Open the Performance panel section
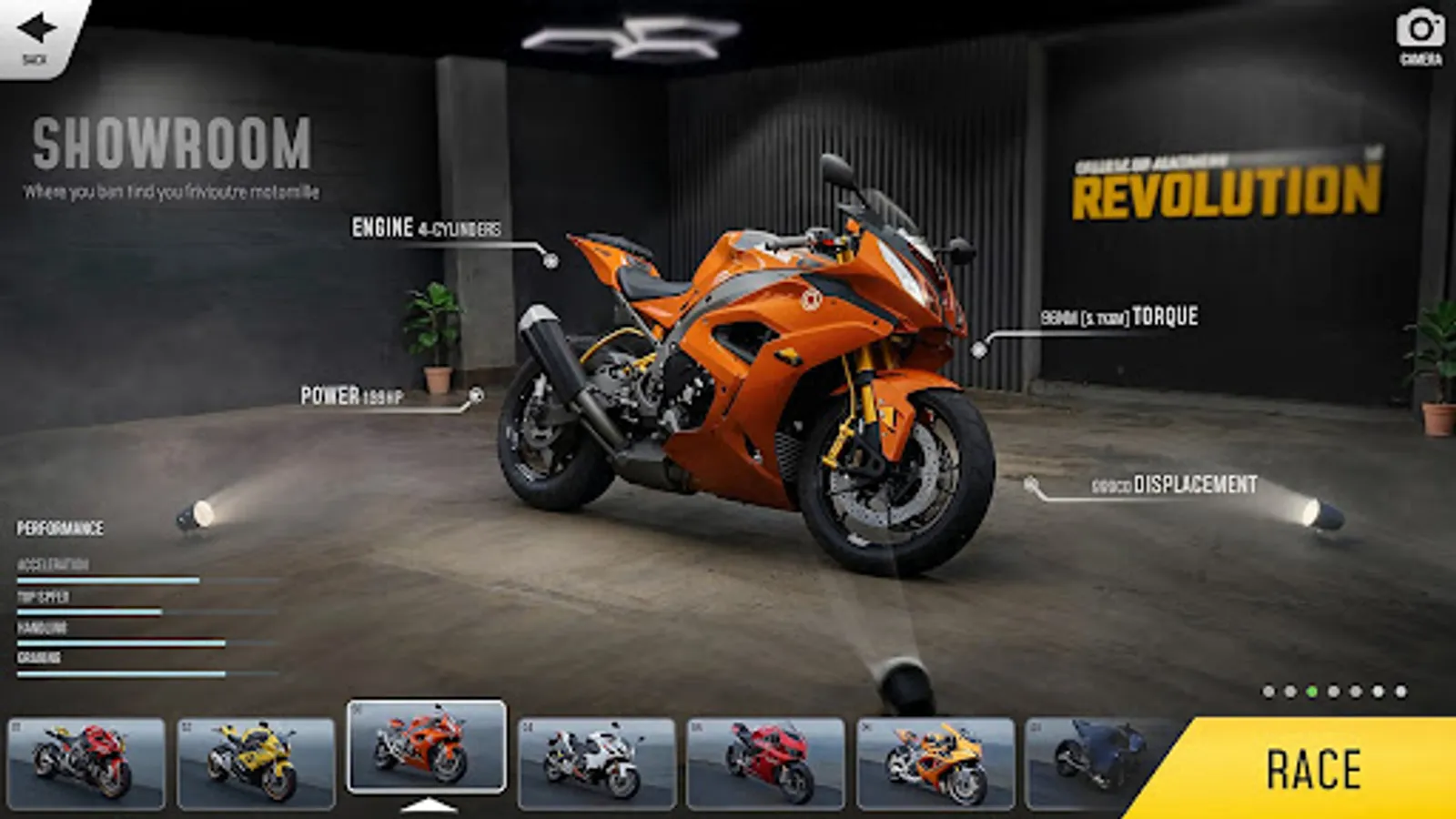The height and width of the screenshot is (819, 1456). pyautogui.click(x=61, y=526)
